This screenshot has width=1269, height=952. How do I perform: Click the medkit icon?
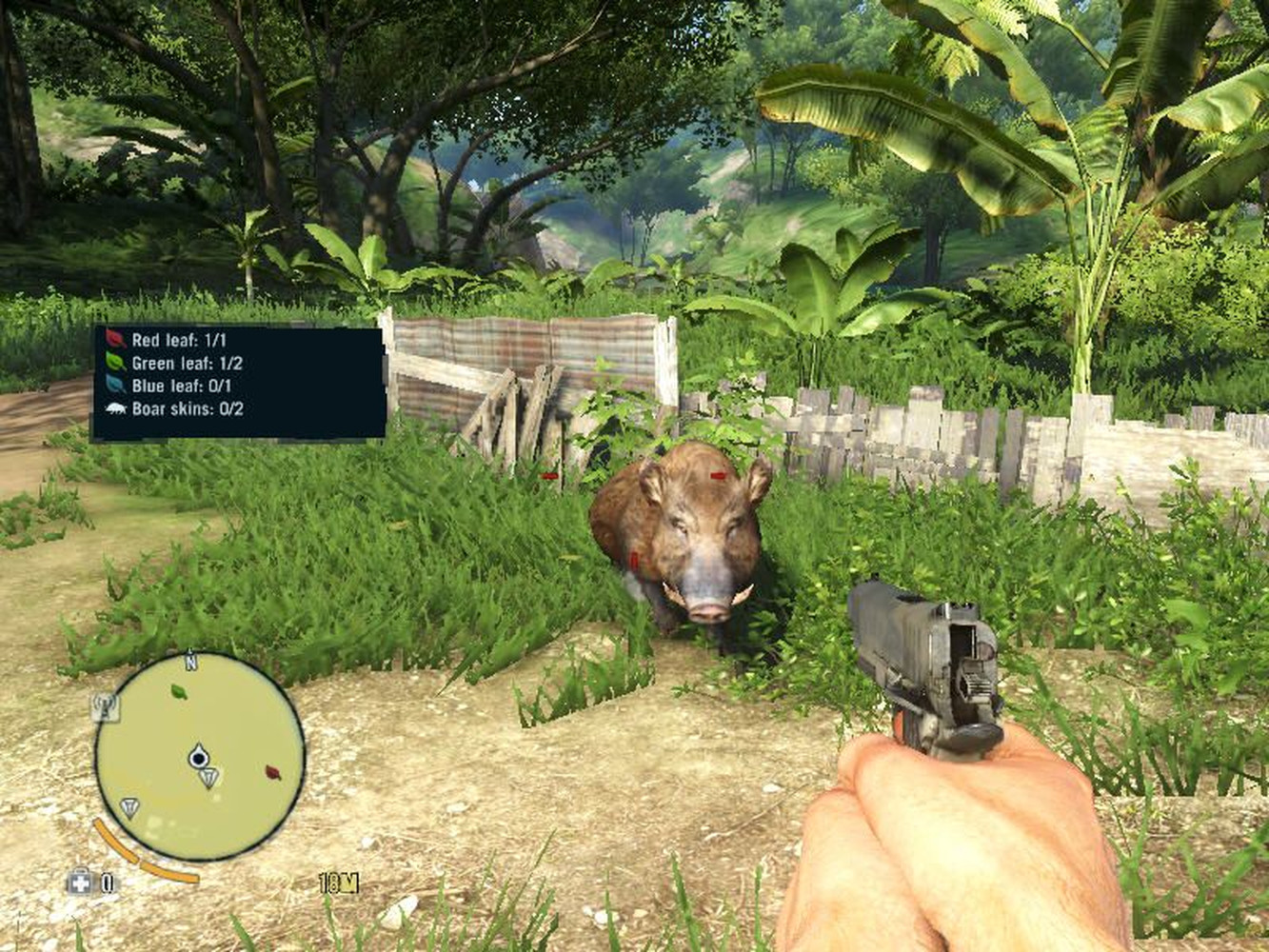point(80,883)
